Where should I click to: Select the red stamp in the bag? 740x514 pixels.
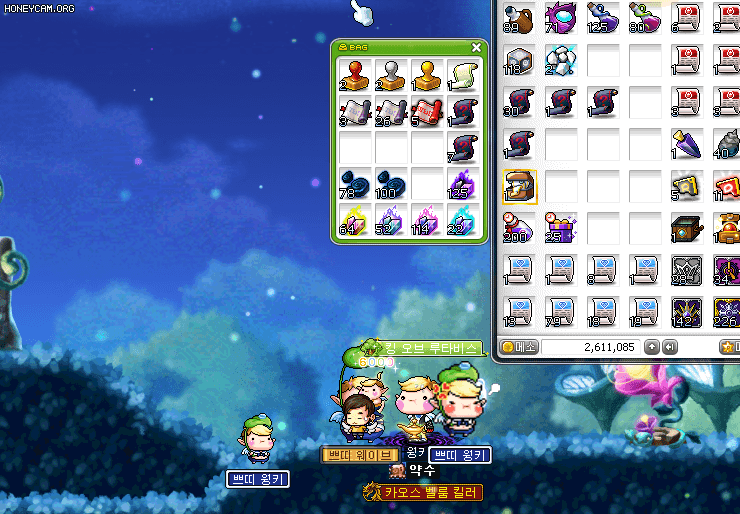click(355, 75)
